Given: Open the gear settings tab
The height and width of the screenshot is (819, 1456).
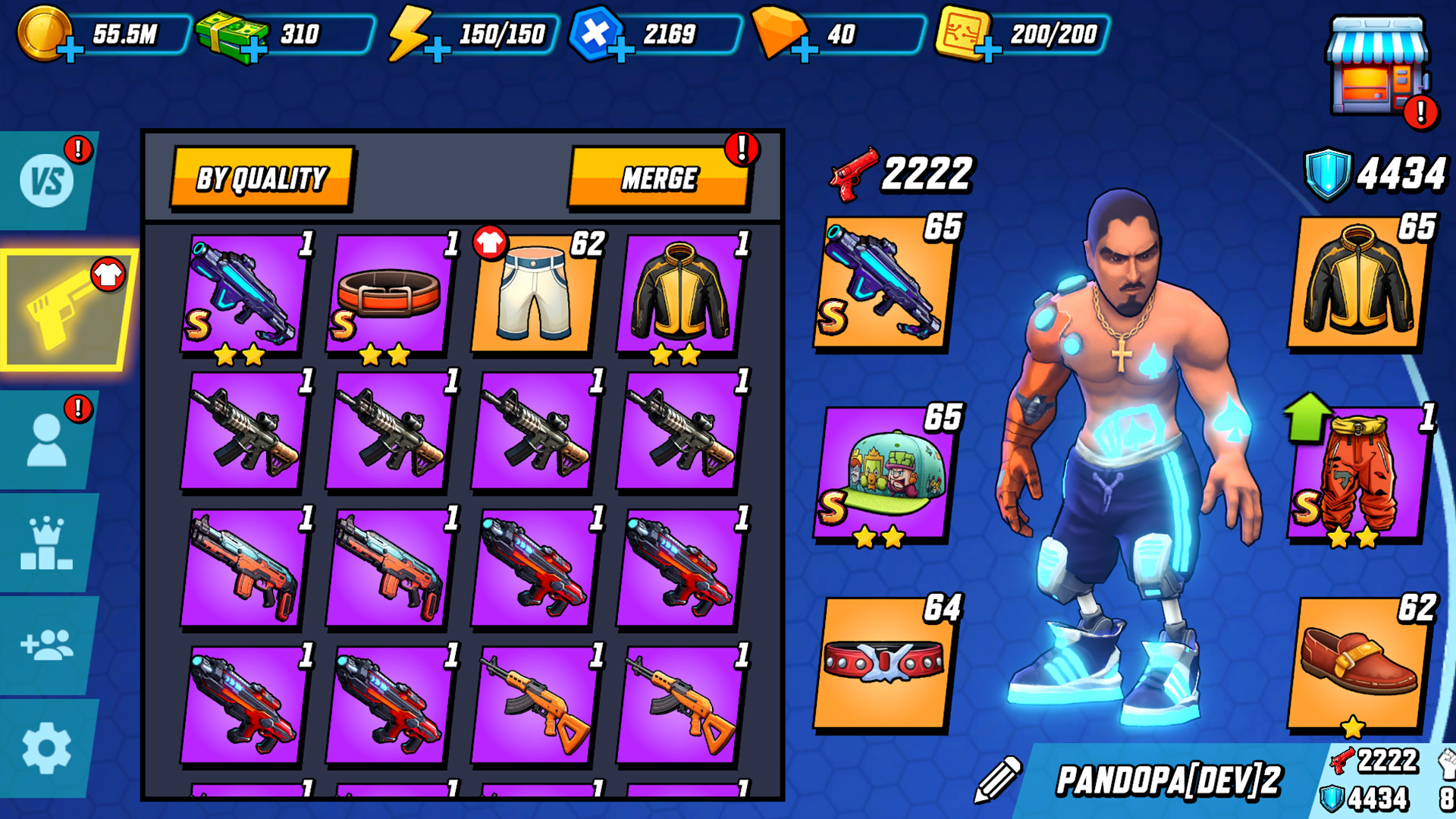Looking at the screenshot, I should tap(47, 748).
